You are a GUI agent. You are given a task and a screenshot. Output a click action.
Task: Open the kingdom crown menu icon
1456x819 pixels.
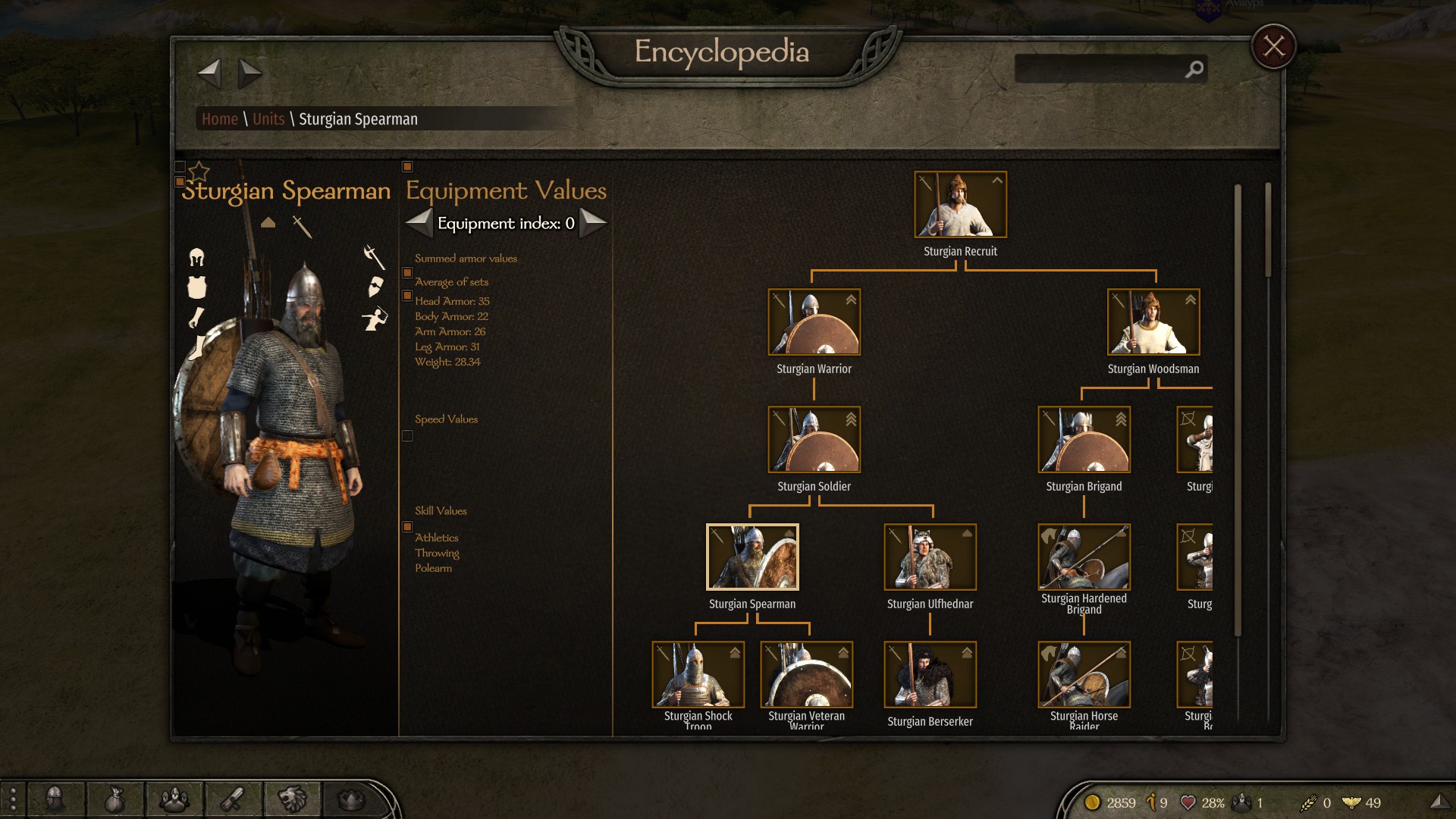pos(351,799)
